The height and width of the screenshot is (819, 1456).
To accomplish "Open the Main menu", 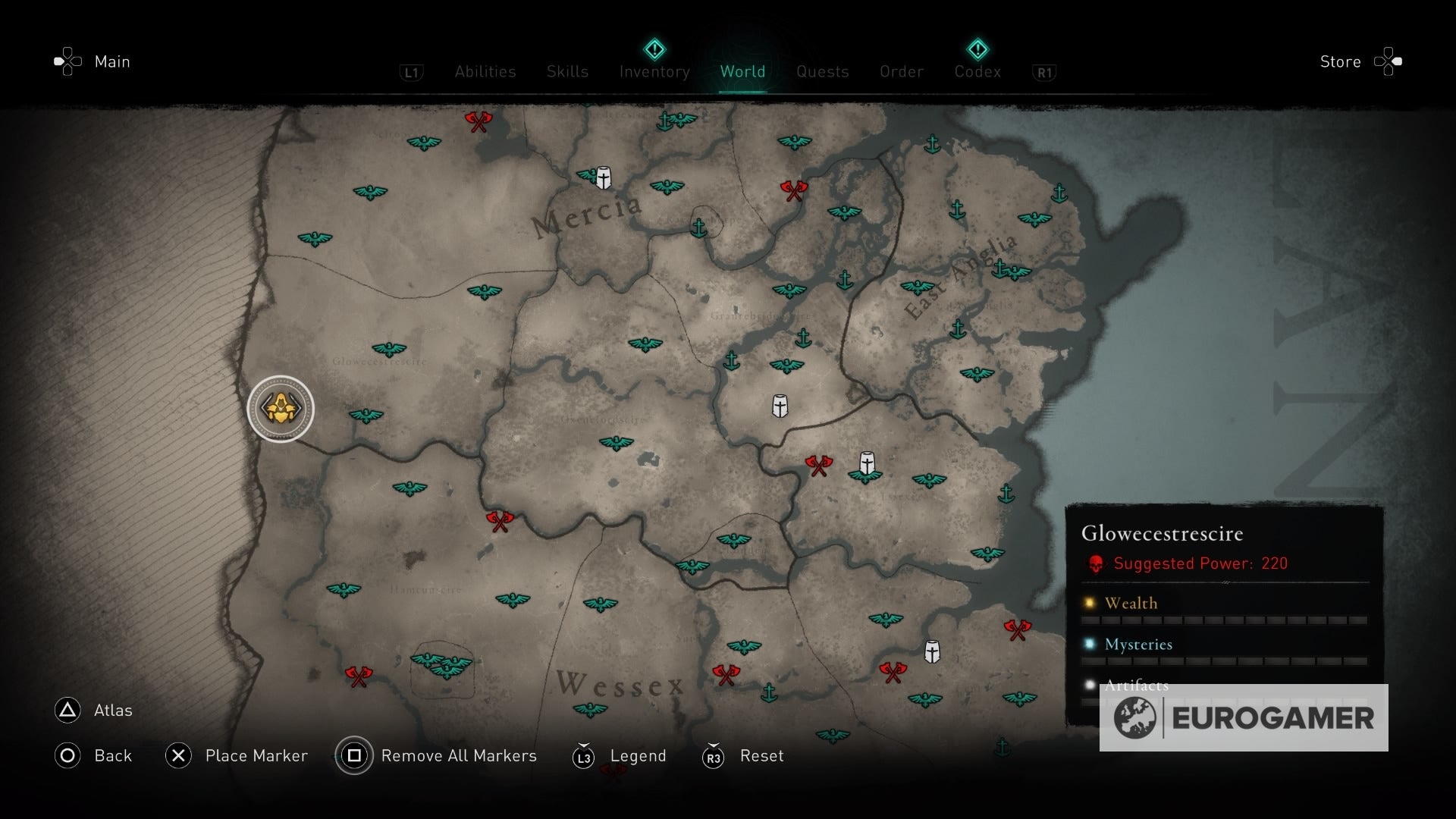I will [x=111, y=62].
